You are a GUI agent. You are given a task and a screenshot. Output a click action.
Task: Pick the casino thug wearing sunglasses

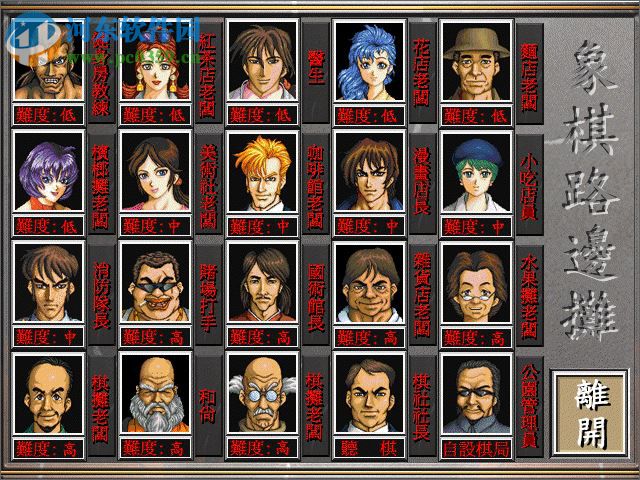[154, 283]
